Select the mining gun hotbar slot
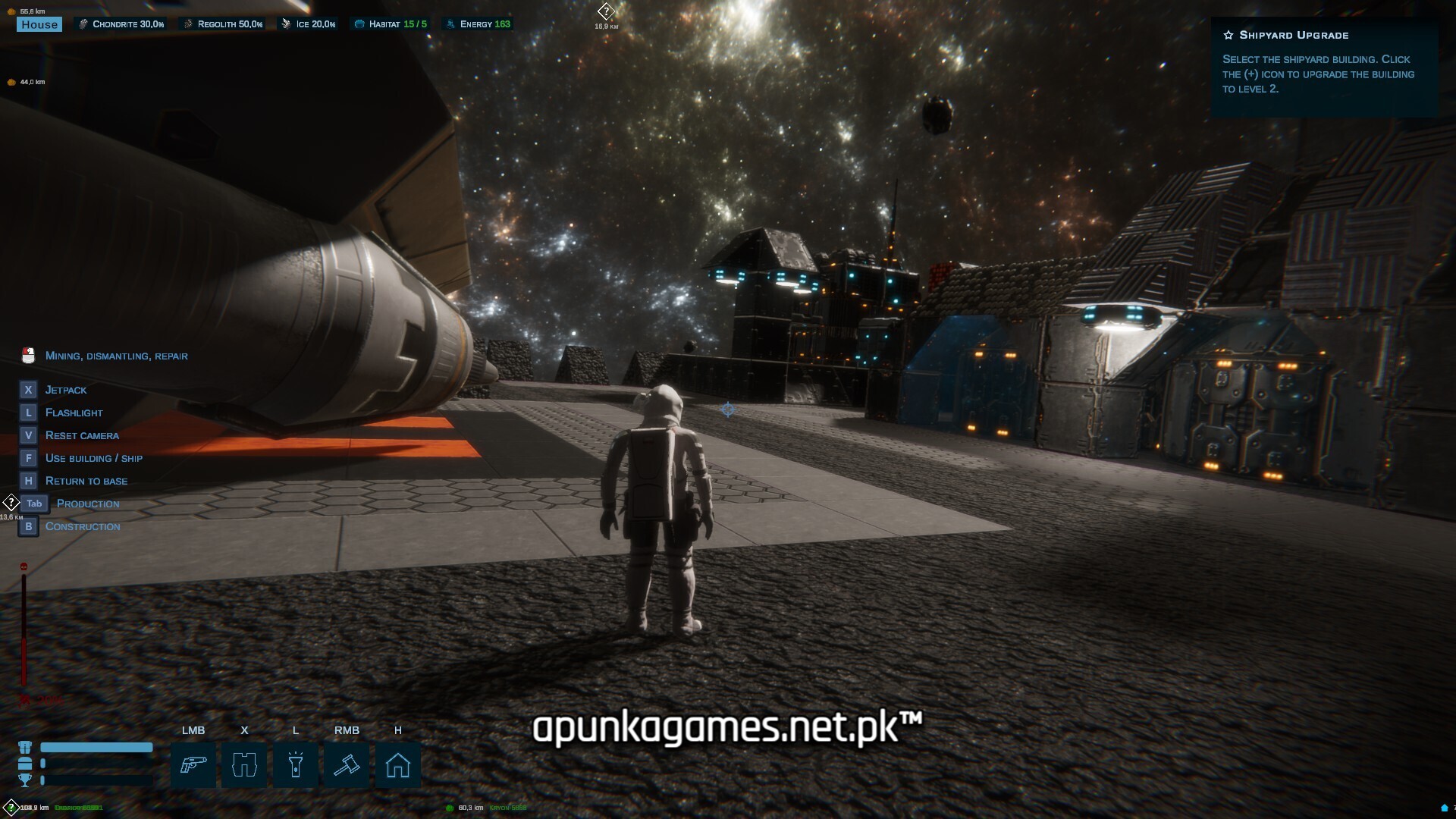Viewport: 1456px width, 819px height. tap(193, 765)
